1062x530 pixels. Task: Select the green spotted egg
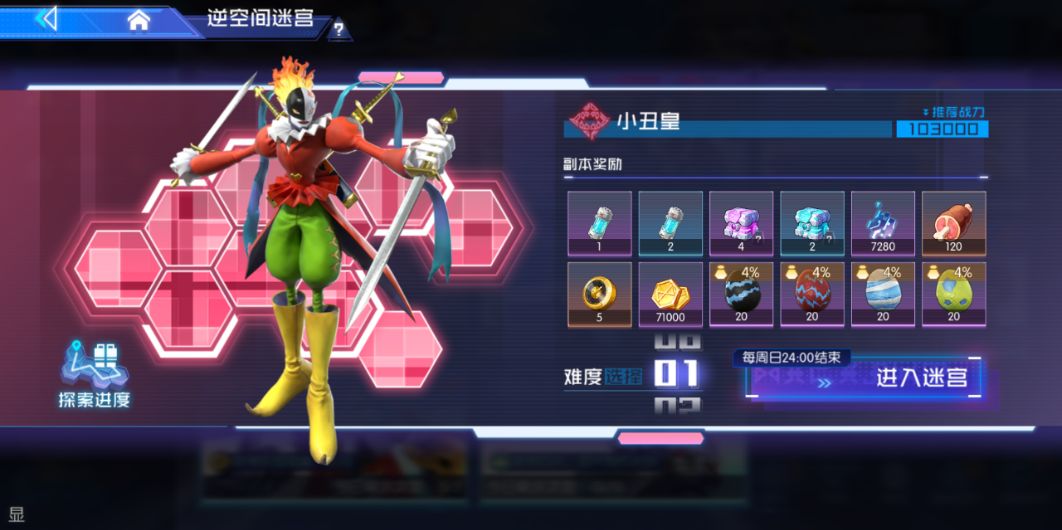pyautogui.click(x=953, y=294)
